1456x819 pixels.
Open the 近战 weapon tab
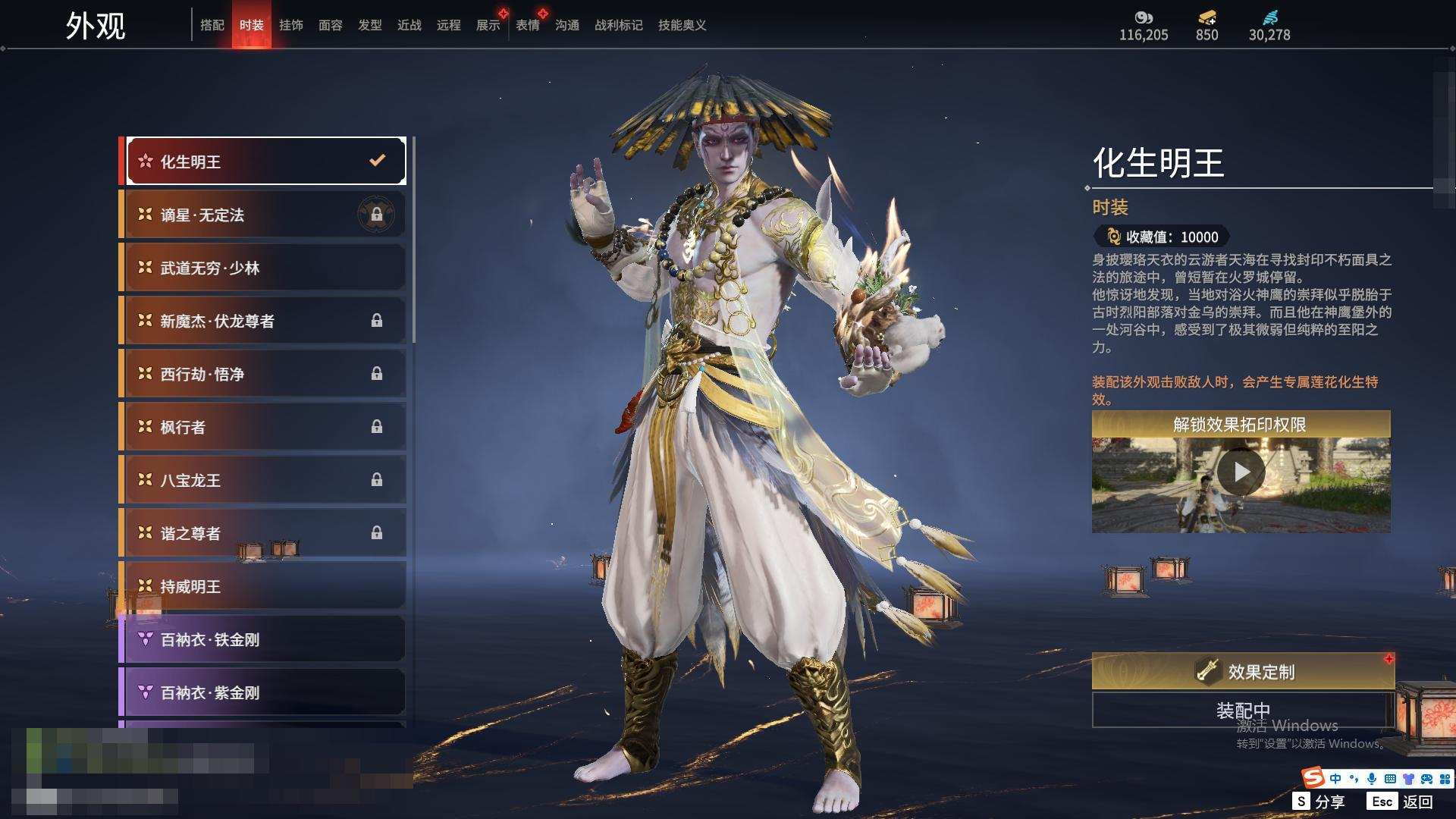click(409, 25)
